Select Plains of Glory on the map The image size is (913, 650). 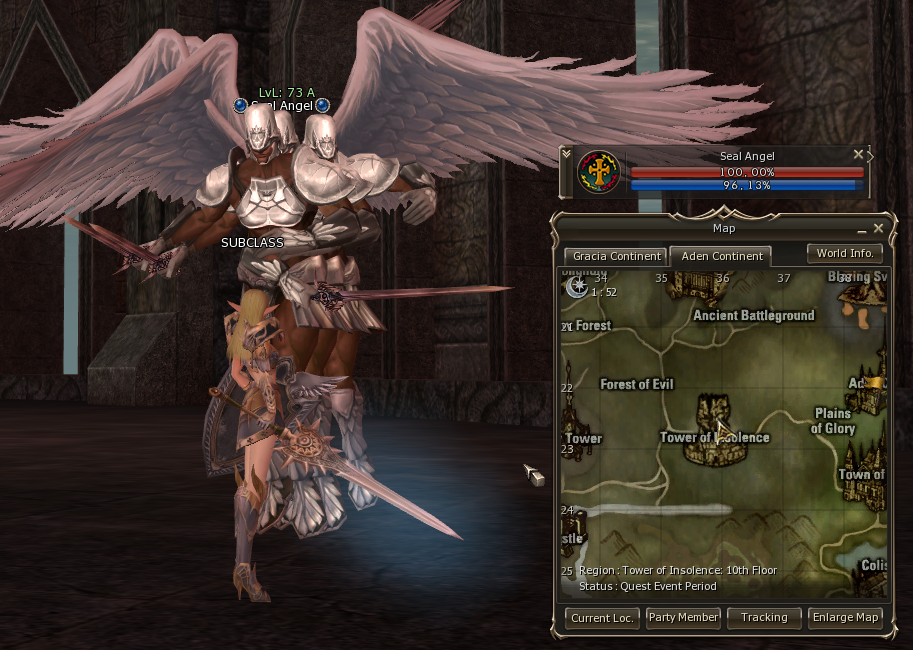pos(833,421)
